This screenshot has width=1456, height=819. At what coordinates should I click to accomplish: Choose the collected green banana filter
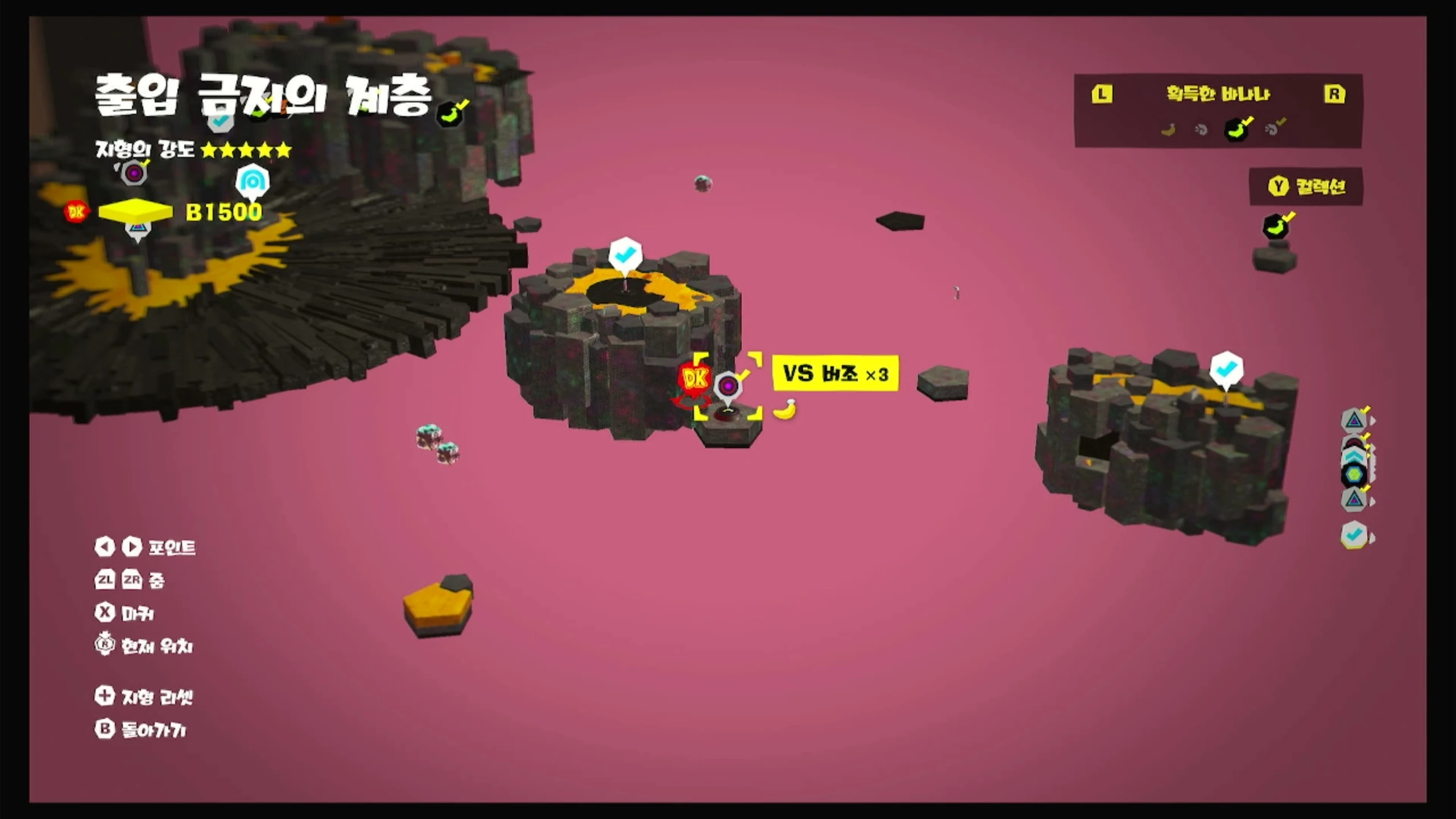[x=1236, y=129]
